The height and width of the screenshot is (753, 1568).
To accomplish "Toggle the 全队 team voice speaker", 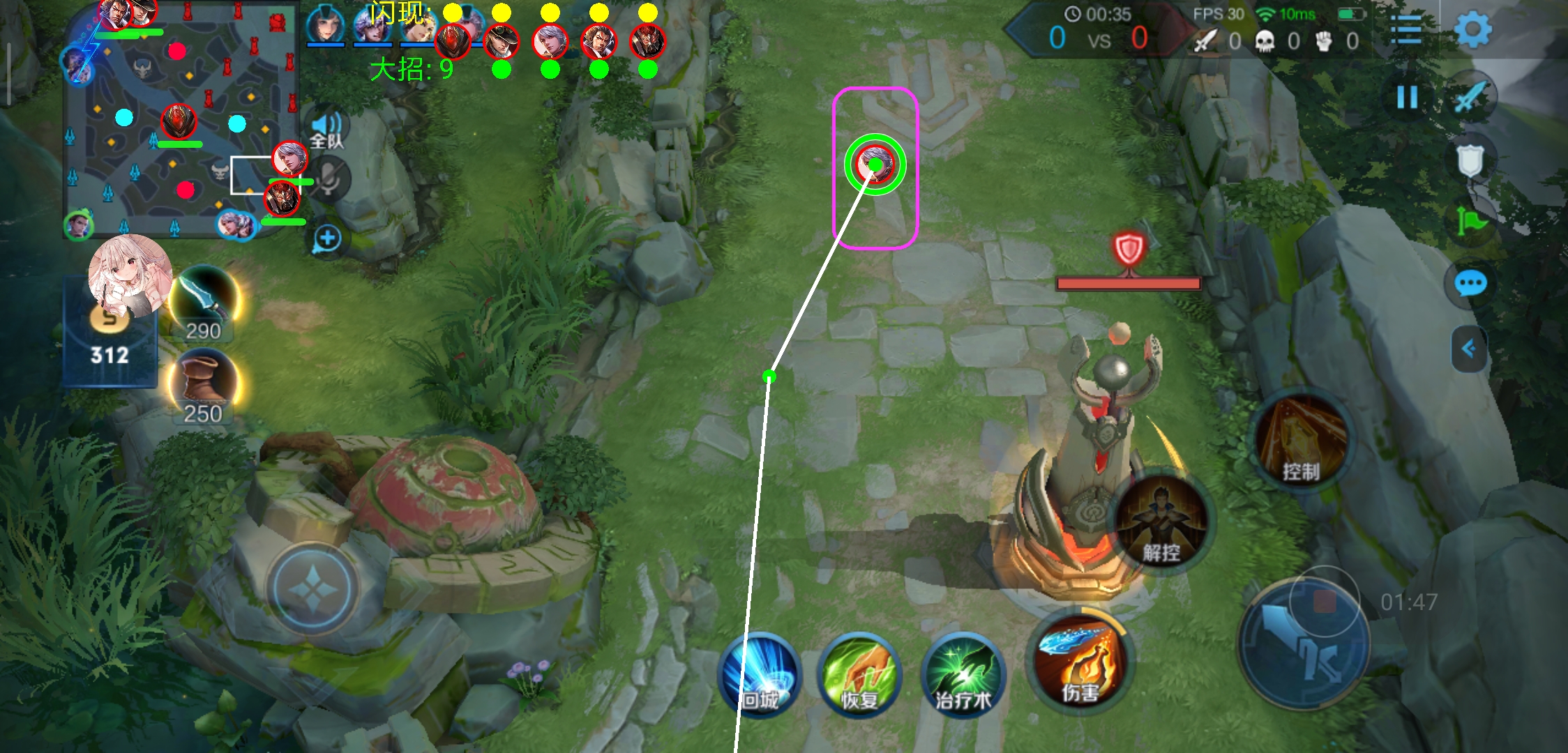I will (326, 130).
